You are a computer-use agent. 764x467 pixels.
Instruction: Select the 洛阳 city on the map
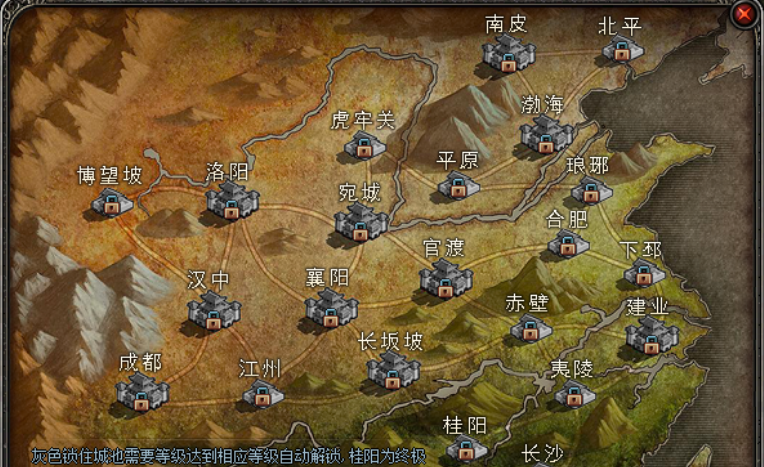(232, 200)
